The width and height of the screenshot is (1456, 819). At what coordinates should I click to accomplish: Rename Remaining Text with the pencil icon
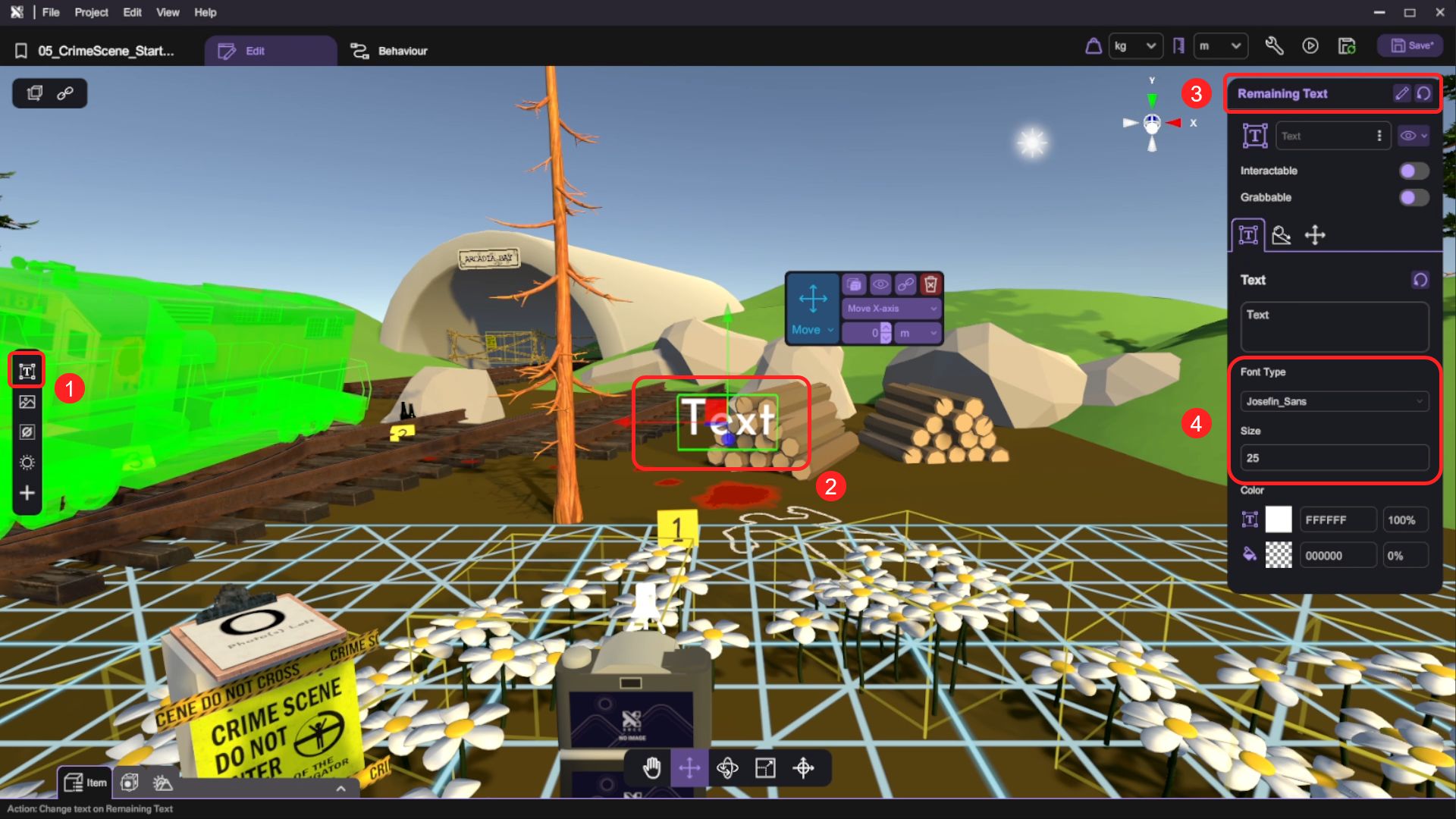tap(1401, 93)
